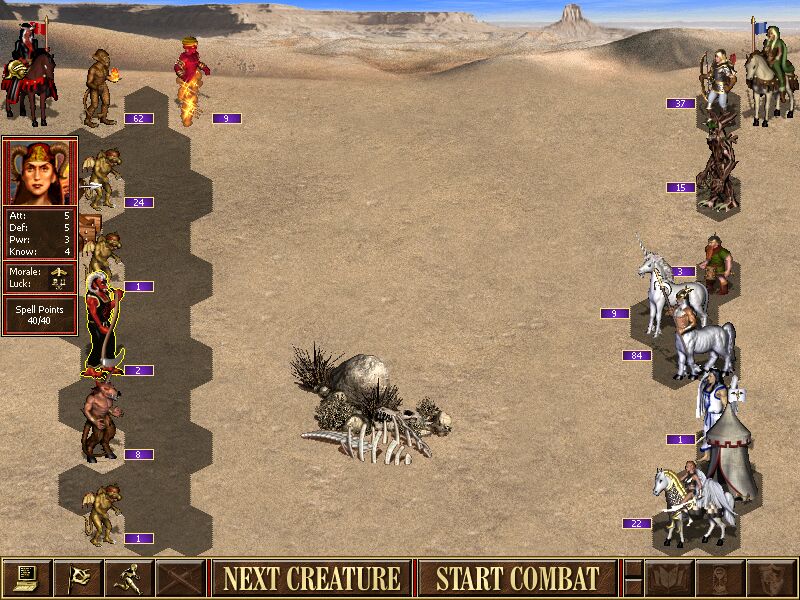Activate the shield defend button
The width and height of the screenshot is (800, 600).
point(771,578)
